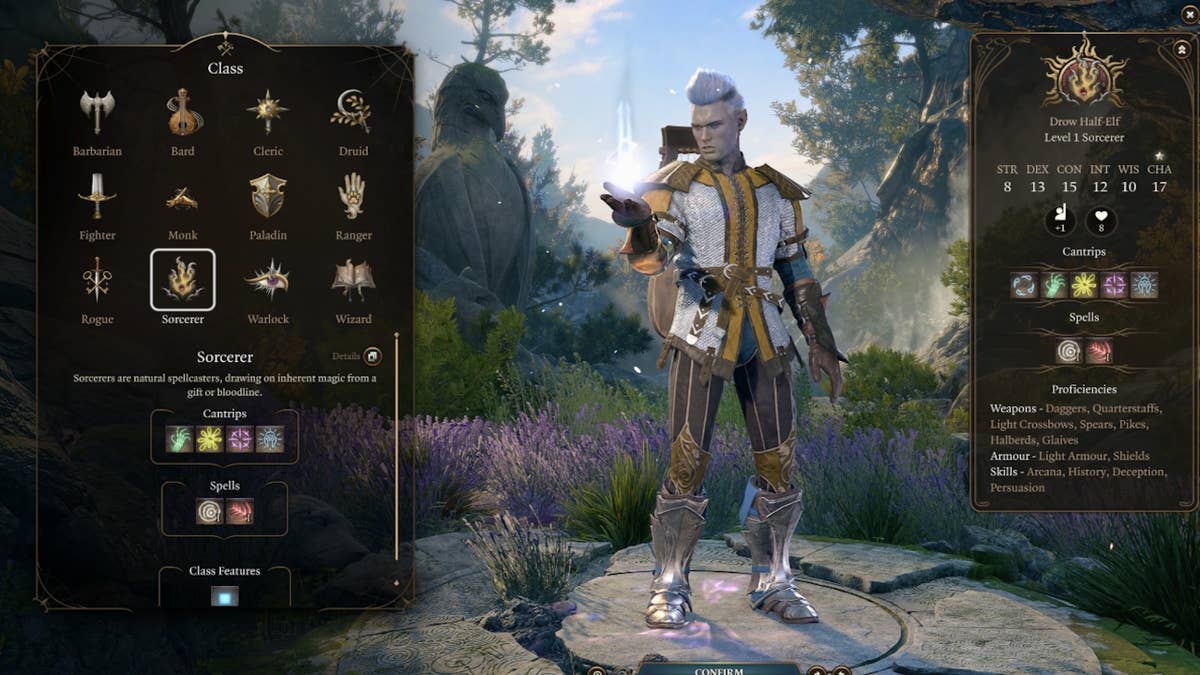Pick the Cleric class

coord(268,113)
